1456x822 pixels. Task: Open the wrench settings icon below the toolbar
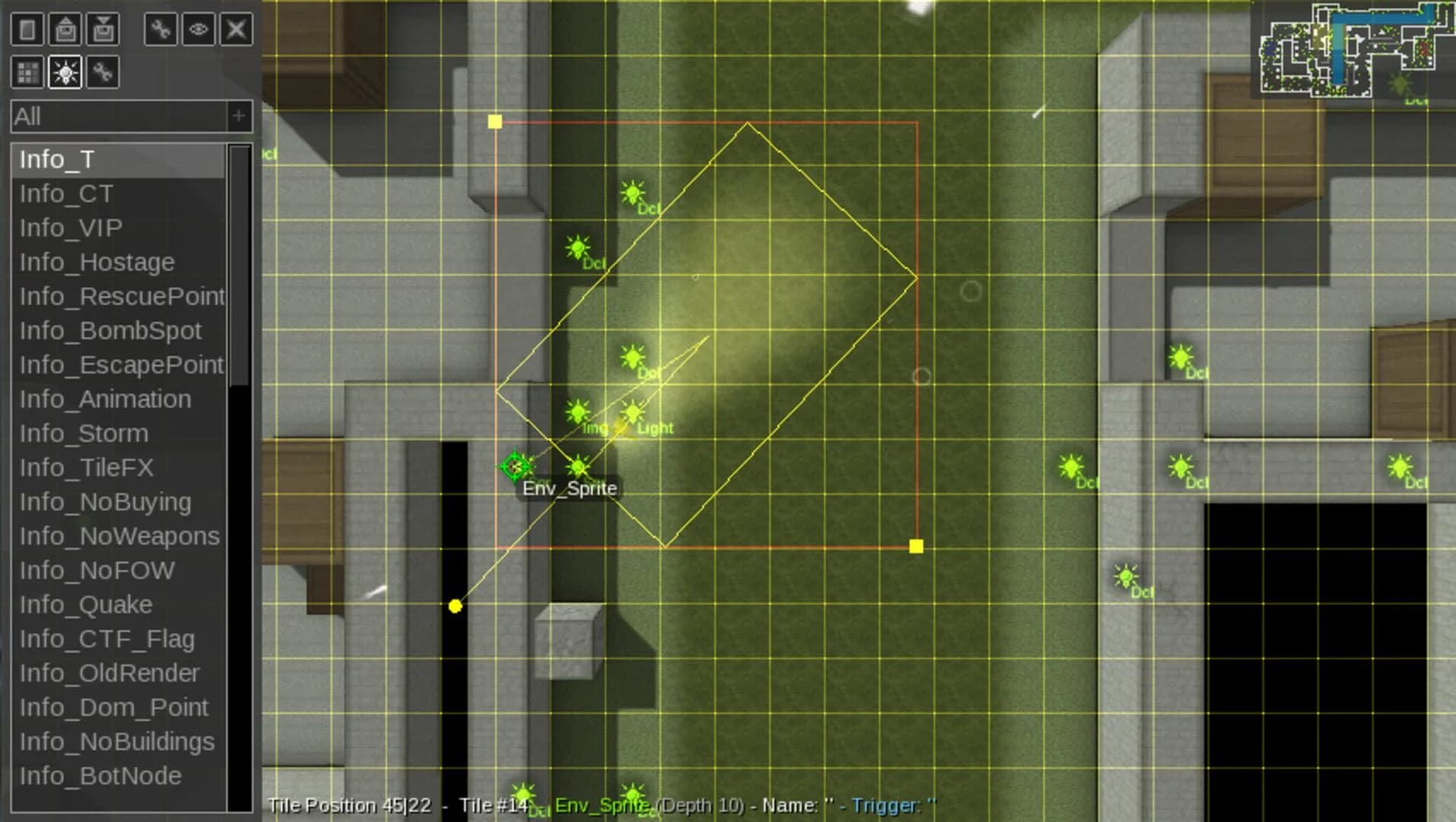pyautogui.click(x=104, y=73)
